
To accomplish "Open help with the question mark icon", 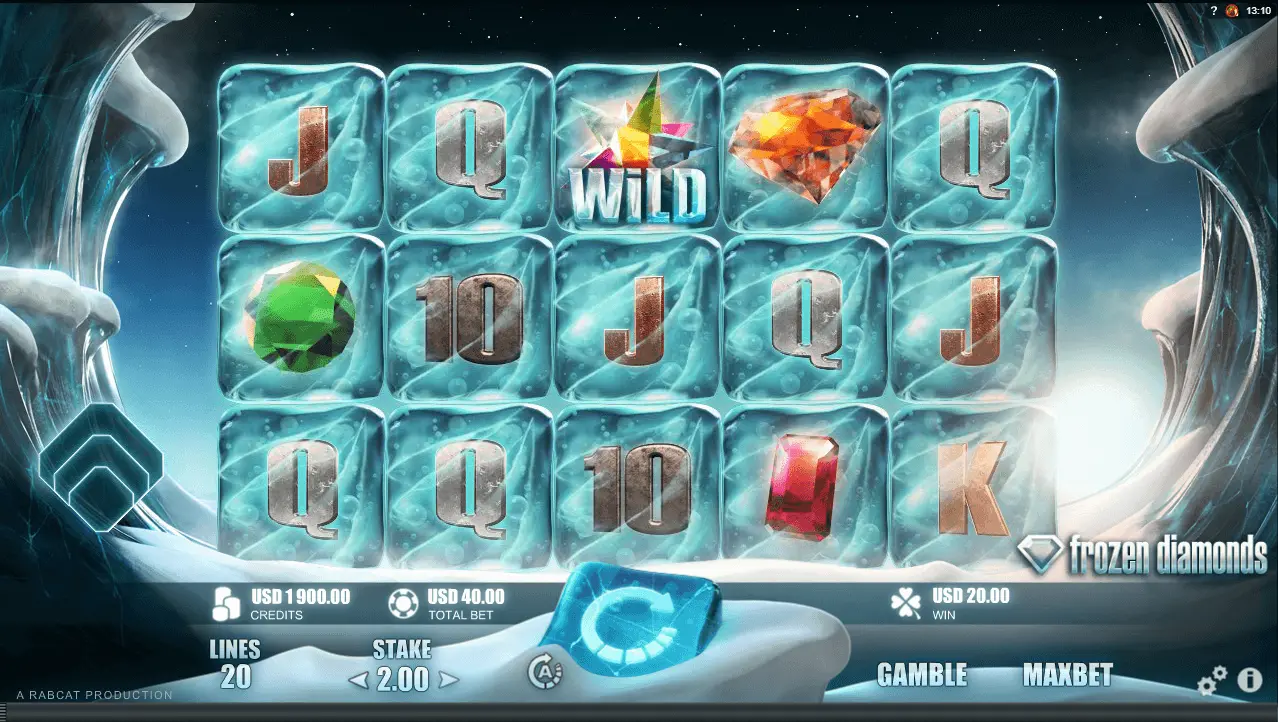I will (x=1213, y=10).
